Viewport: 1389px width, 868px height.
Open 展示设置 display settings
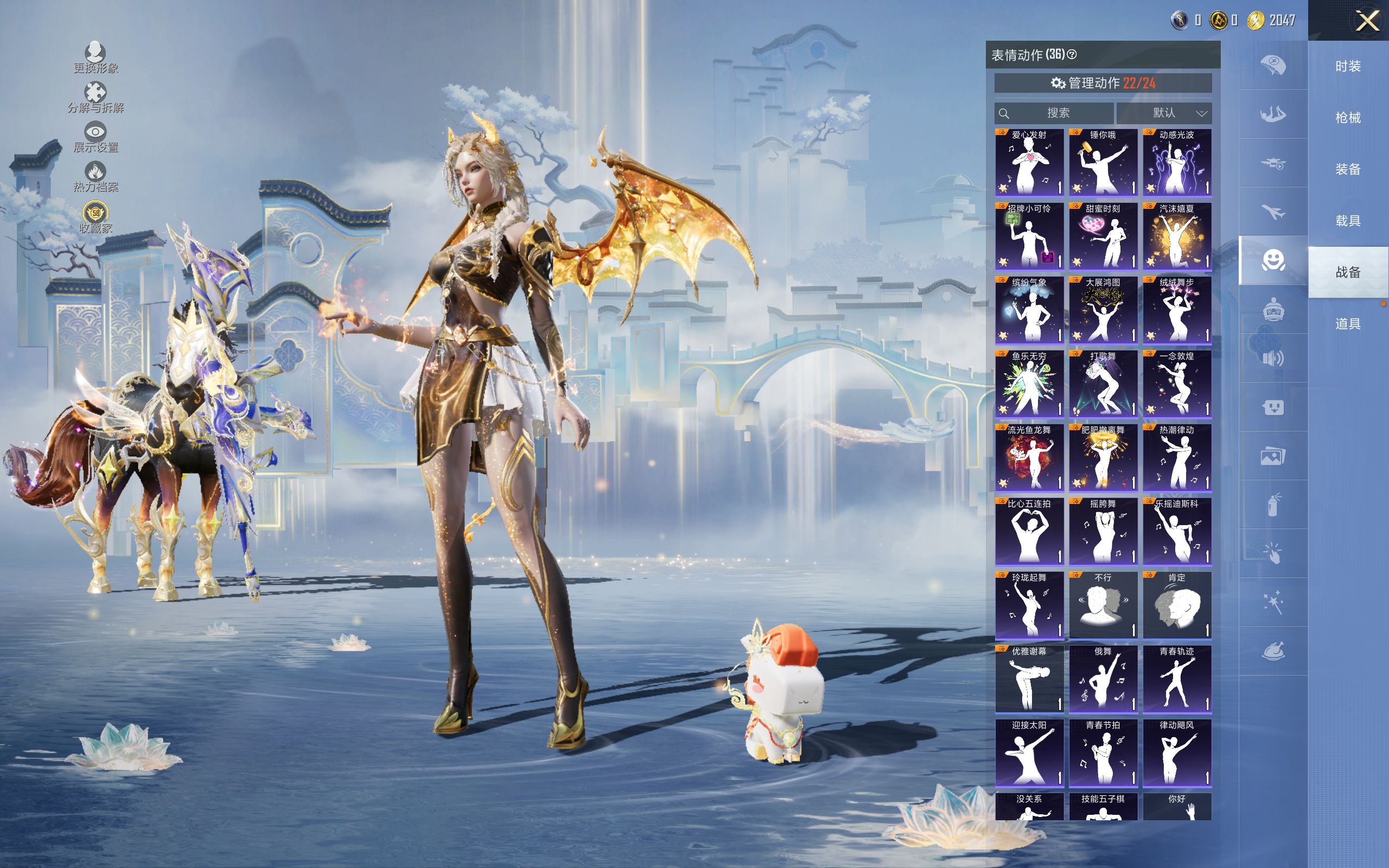point(95,137)
